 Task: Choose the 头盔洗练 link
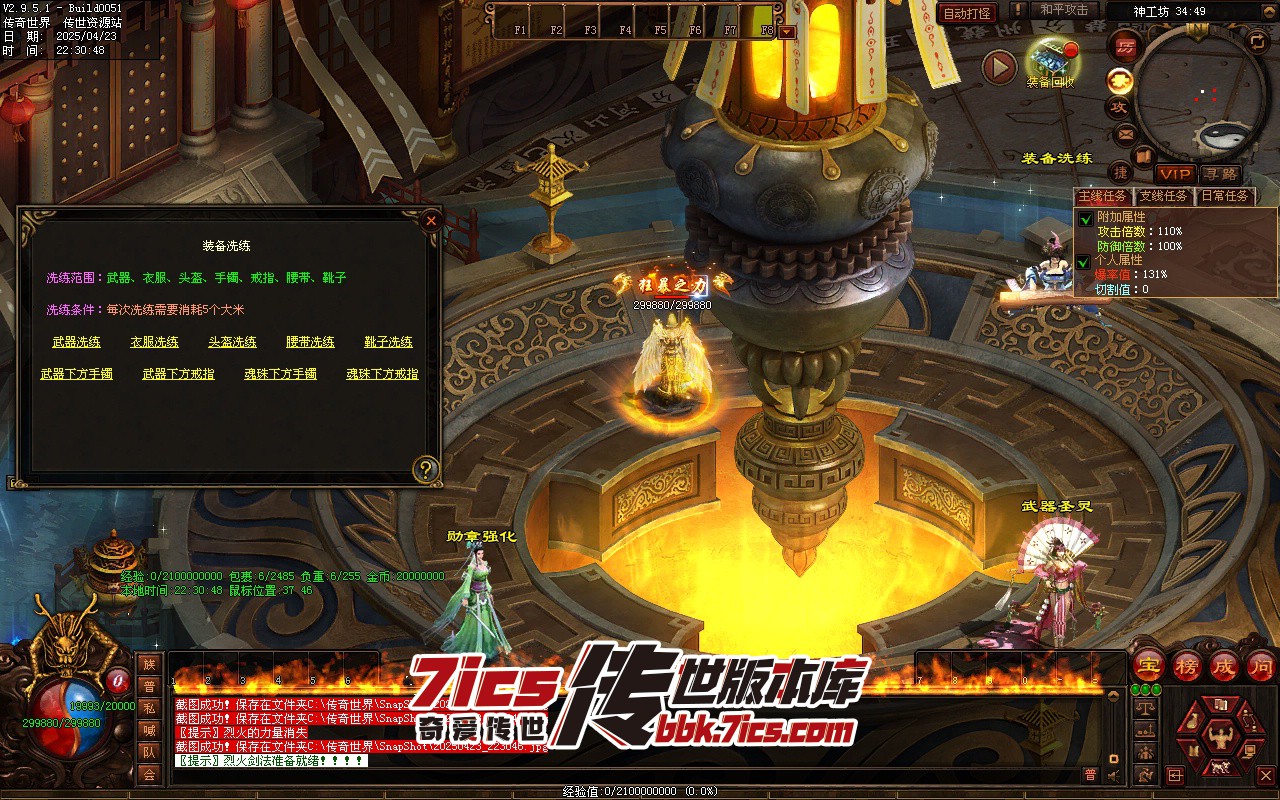(x=232, y=342)
